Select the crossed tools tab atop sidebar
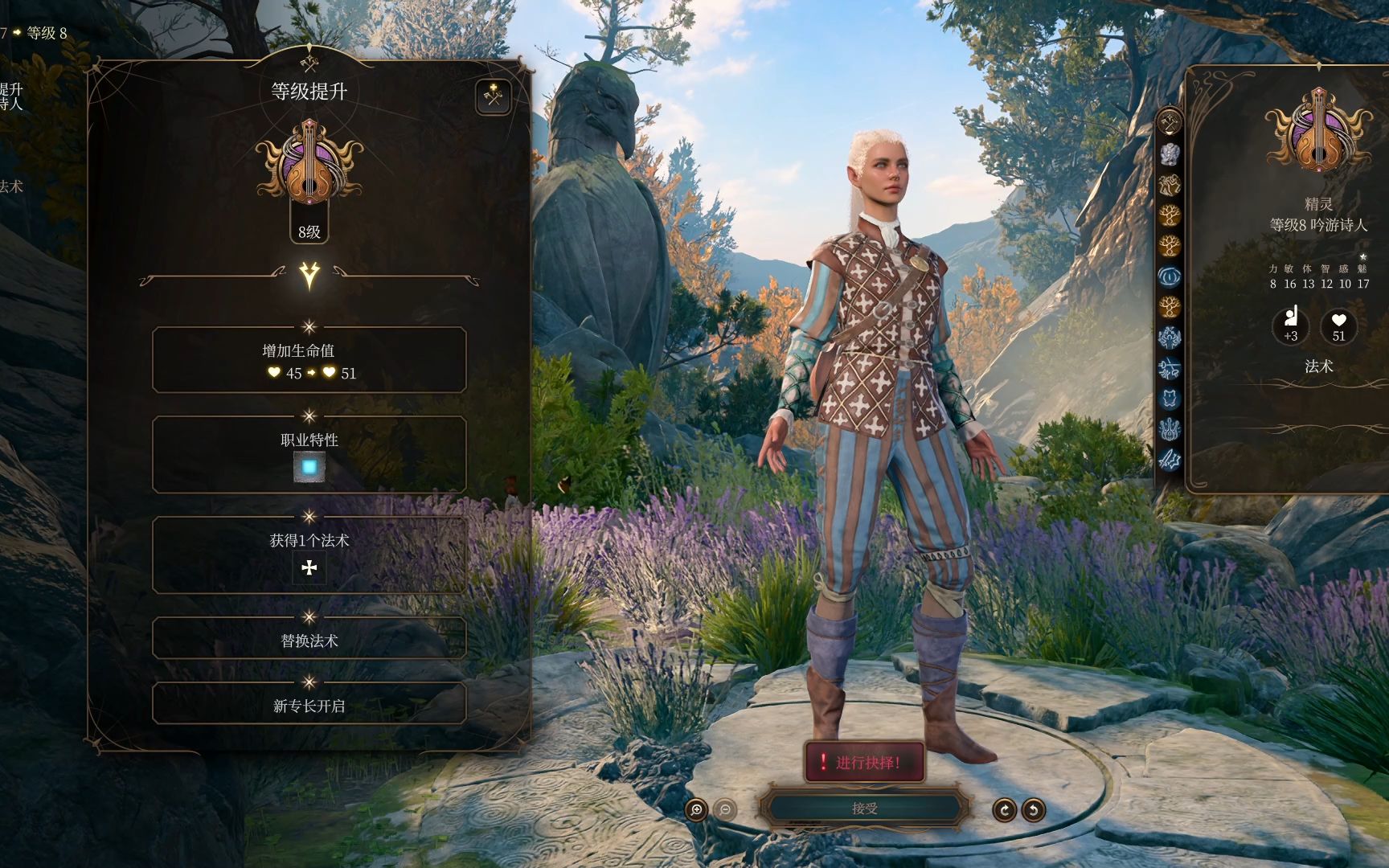1389x868 pixels. (1169, 122)
